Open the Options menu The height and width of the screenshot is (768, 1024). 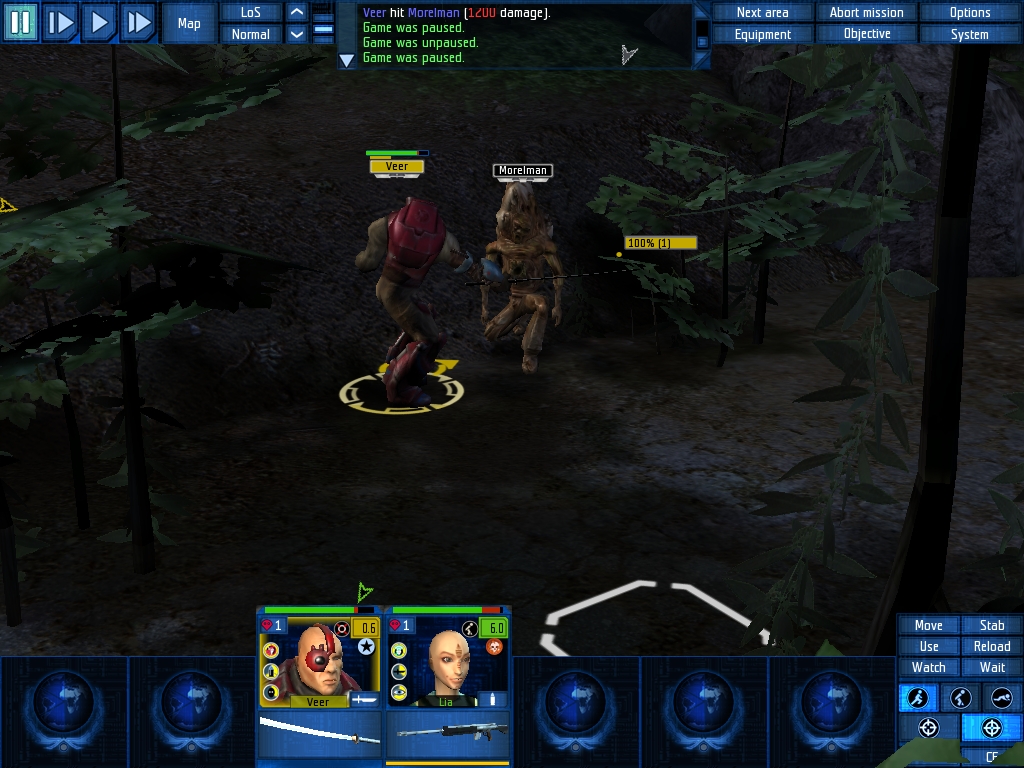click(969, 13)
